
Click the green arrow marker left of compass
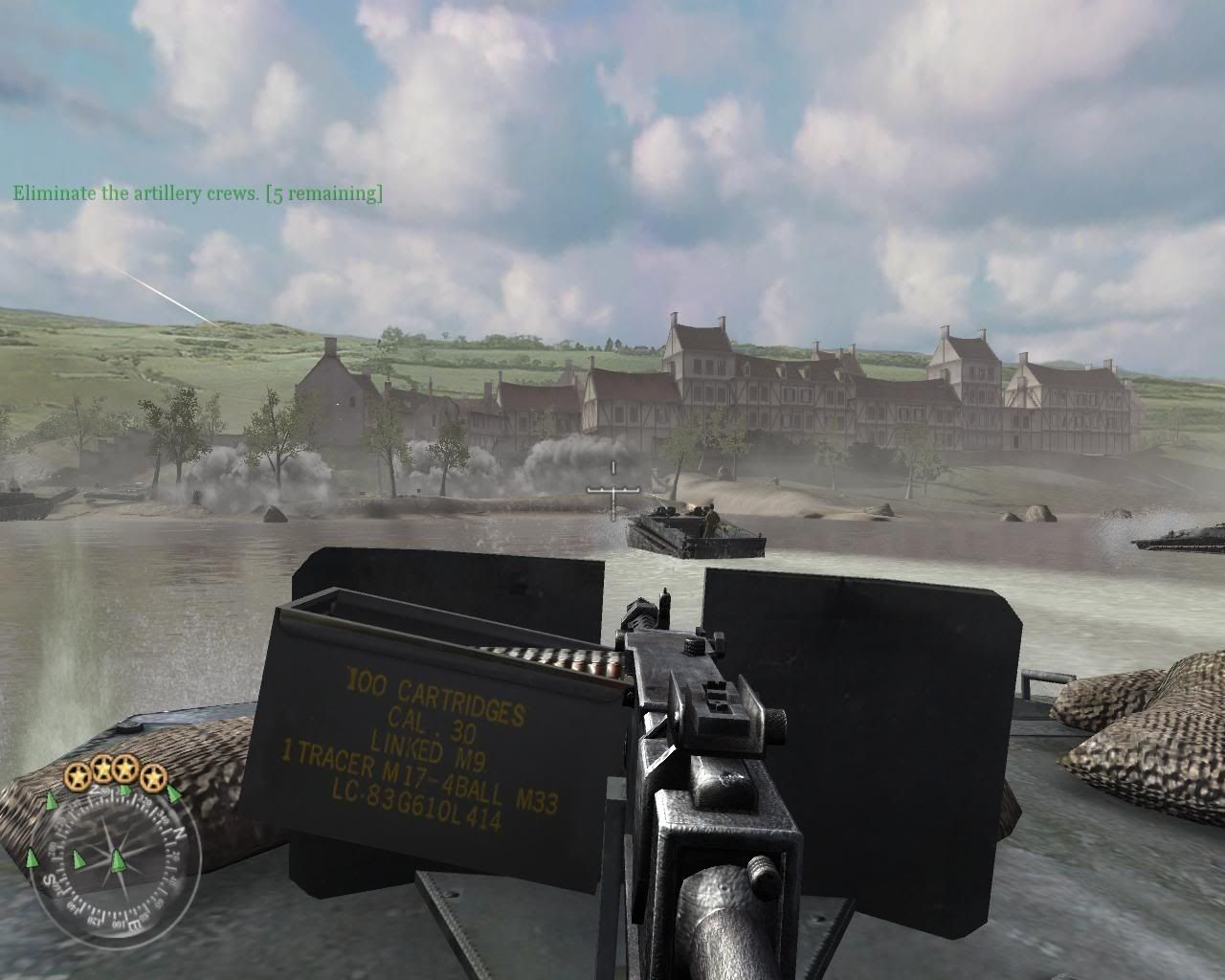[x=31, y=858]
